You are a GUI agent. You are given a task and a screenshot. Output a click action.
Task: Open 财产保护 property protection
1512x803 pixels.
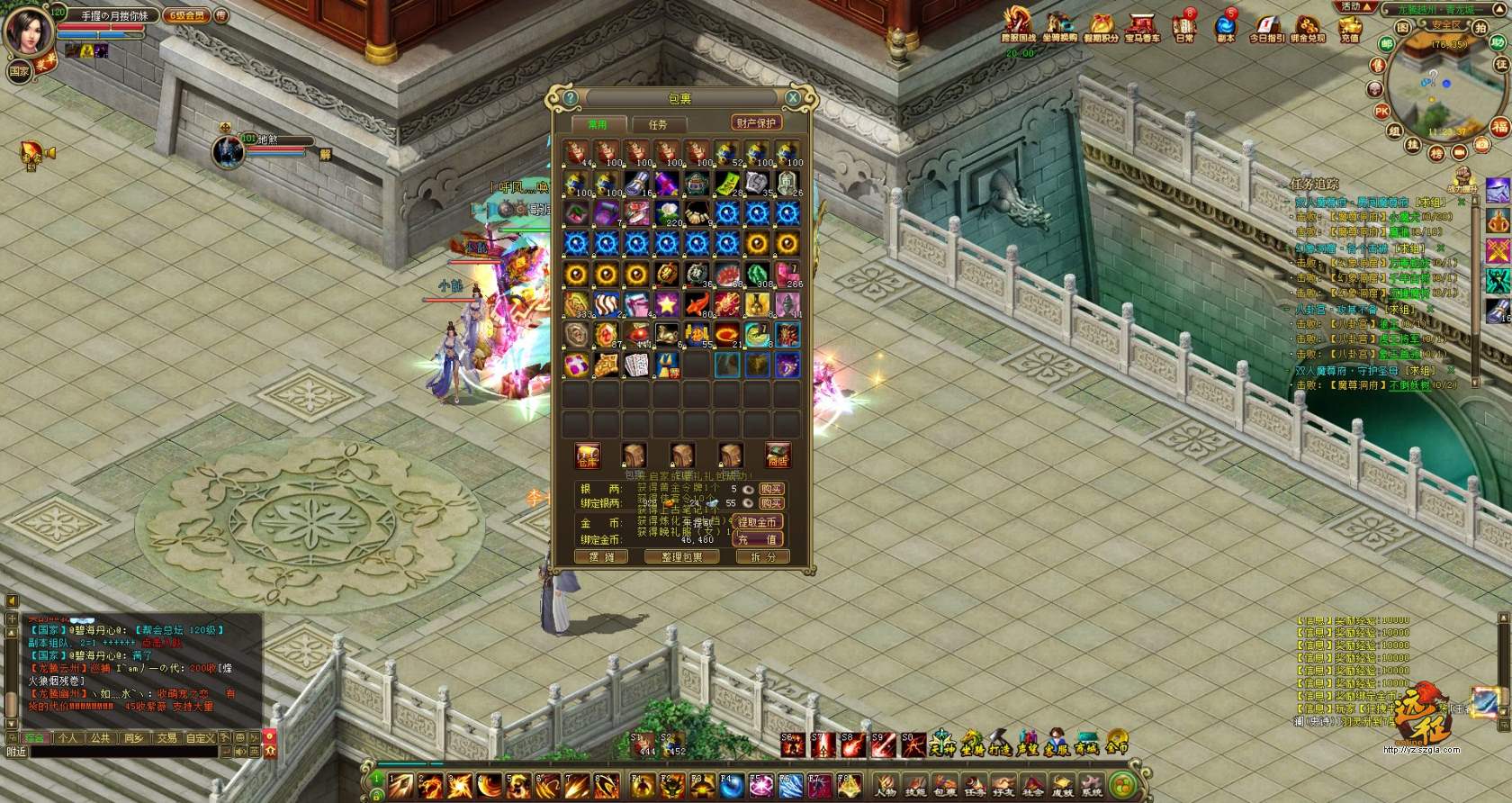tap(755, 122)
